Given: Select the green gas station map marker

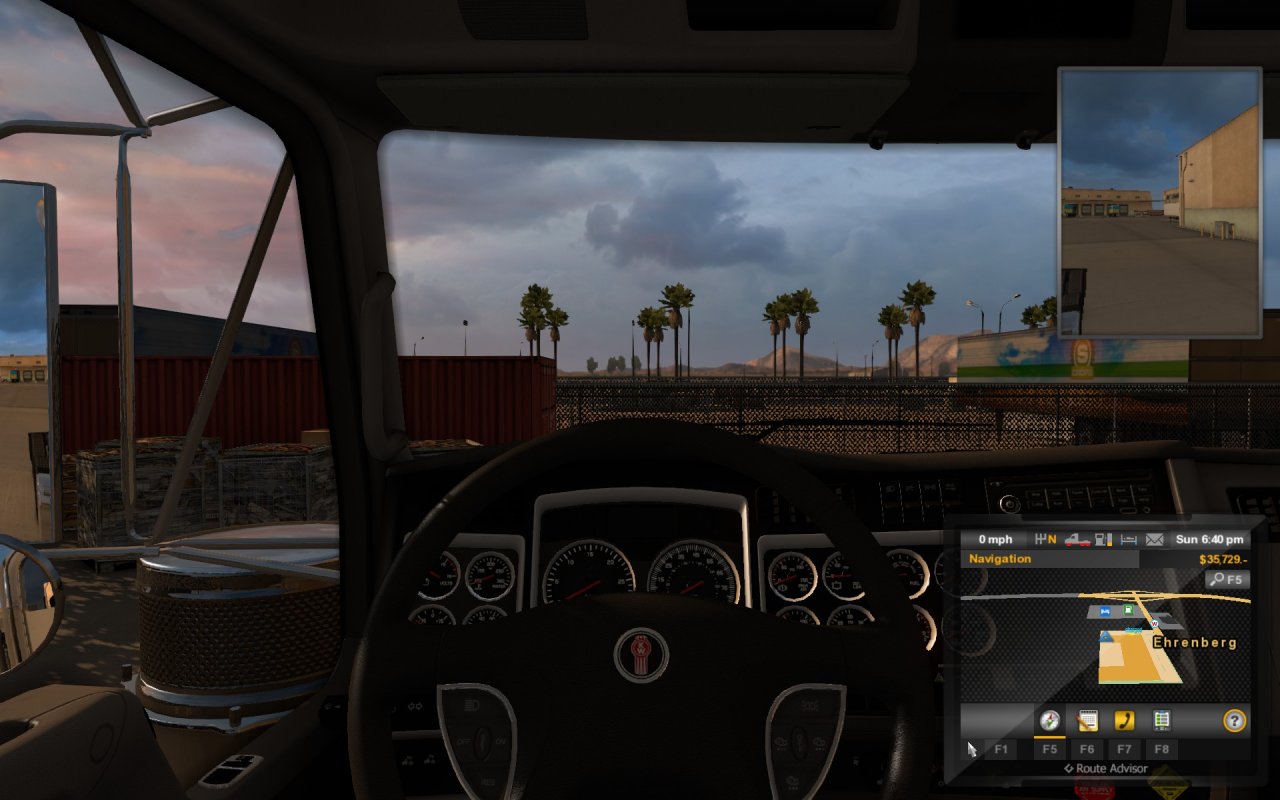Looking at the screenshot, I should point(1128,609).
